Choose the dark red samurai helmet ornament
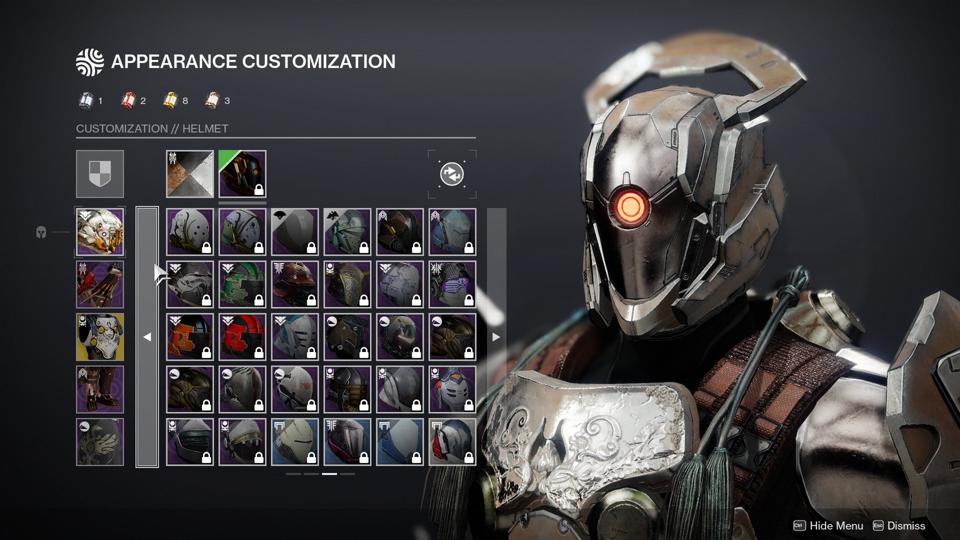 [295, 285]
